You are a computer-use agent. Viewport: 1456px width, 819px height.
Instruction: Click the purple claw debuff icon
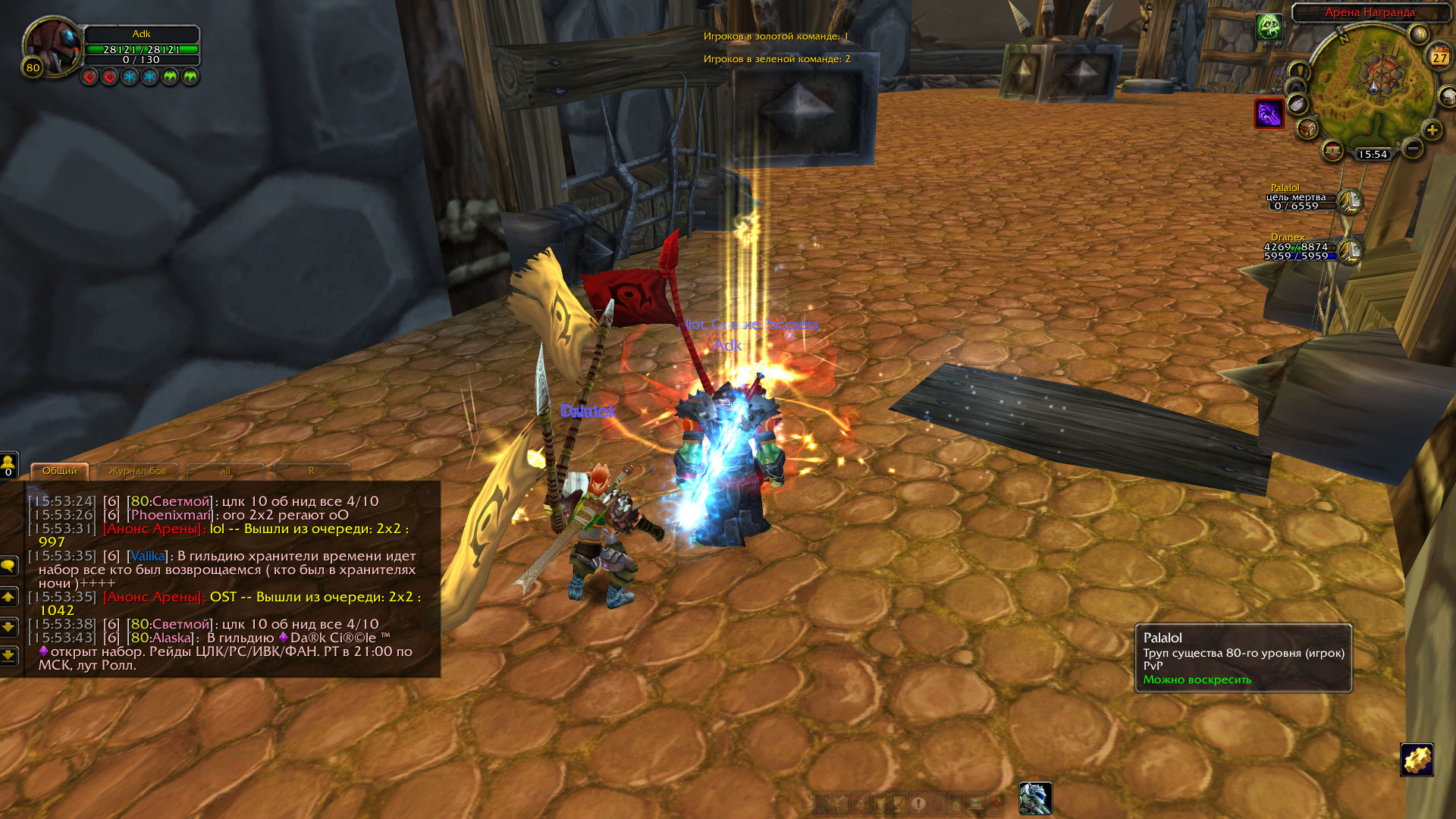pyautogui.click(x=1269, y=114)
